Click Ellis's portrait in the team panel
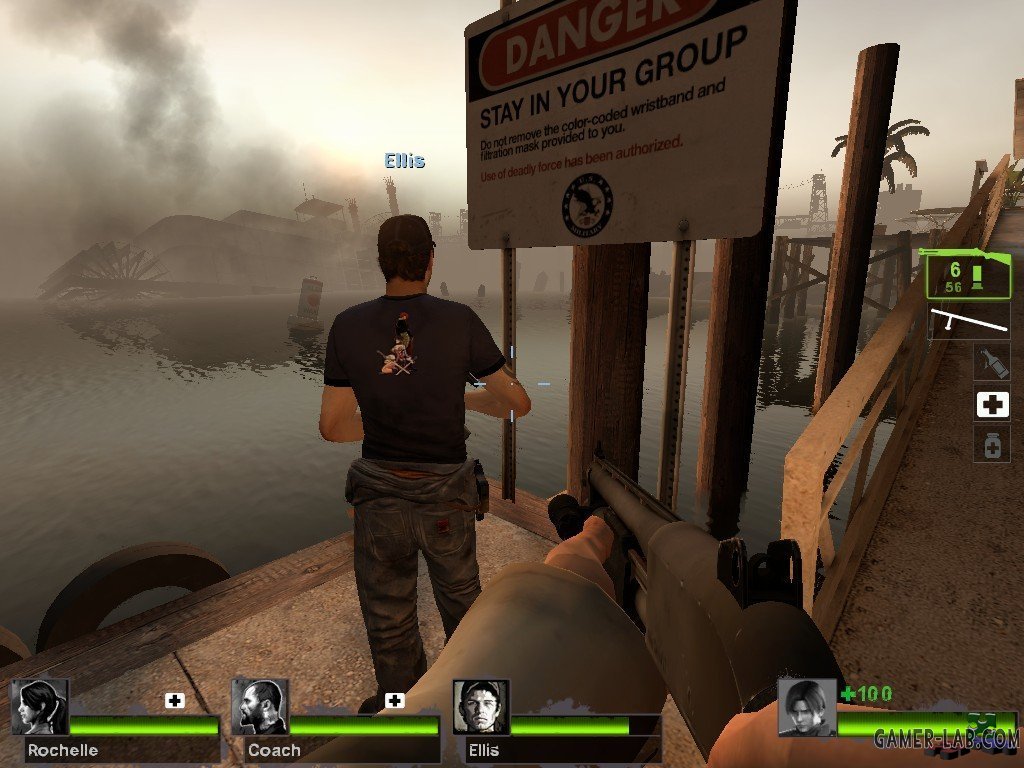This screenshot has height=768, width=1024. click(481, 707)
